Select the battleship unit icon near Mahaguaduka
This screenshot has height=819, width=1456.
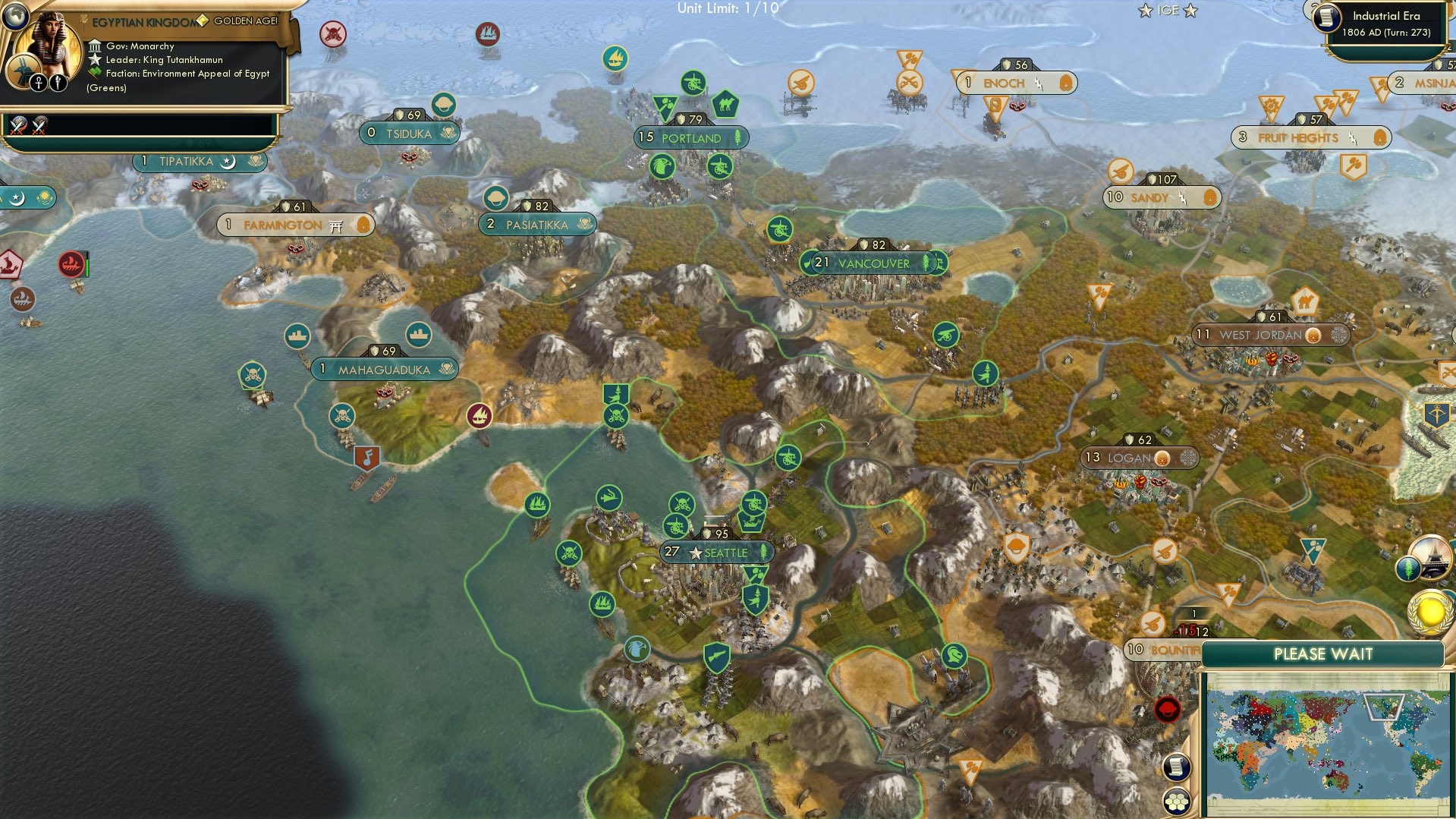point(297,336)
